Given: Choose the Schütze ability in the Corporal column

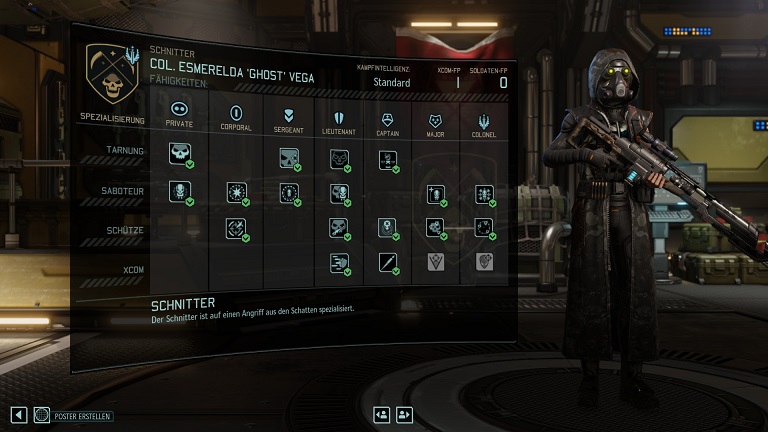Looking at the screenshot, I should 236,228.
